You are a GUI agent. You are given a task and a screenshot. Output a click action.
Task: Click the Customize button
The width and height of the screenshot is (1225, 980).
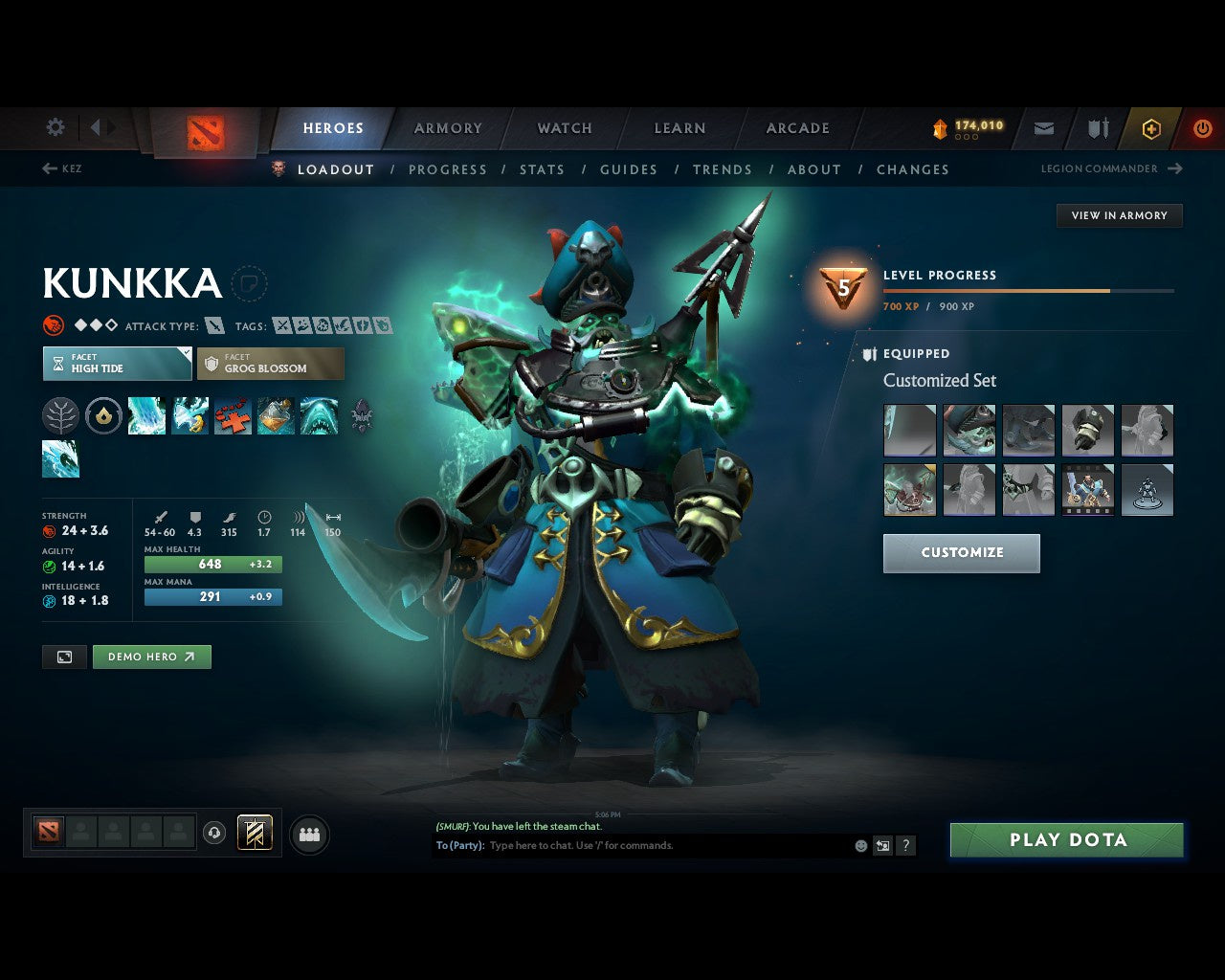tap(961, 553)
